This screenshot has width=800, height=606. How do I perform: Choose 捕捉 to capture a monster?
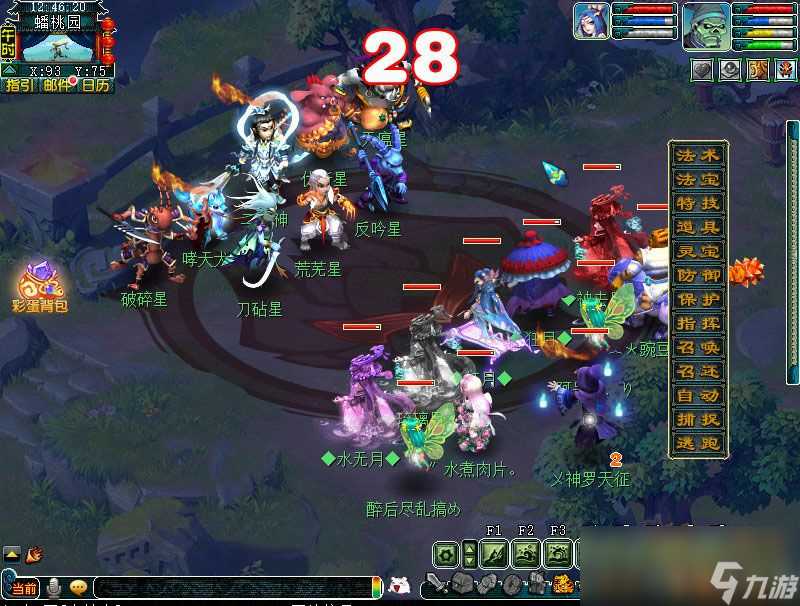click(x=698, y=420)
